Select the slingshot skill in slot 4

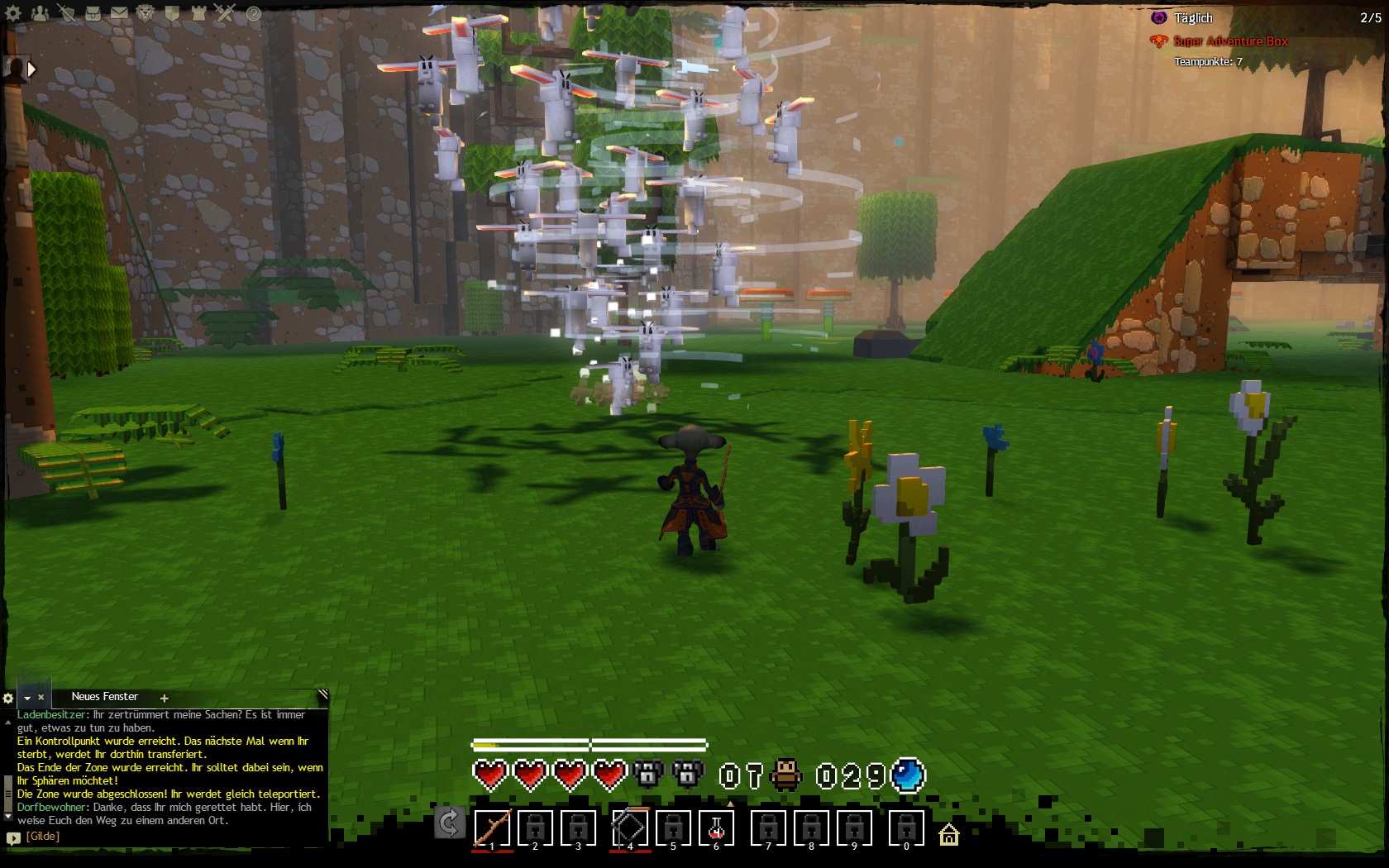[x=630, y=827]
